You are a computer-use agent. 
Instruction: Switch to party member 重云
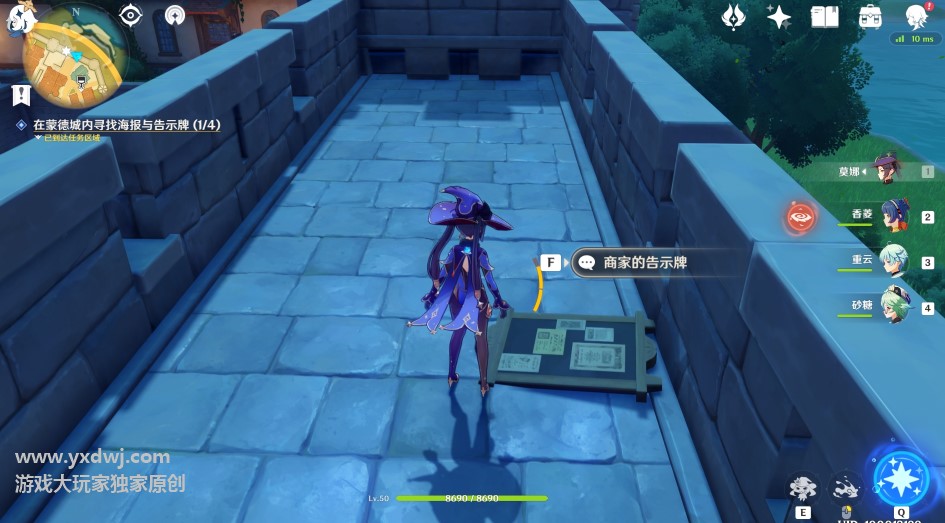[894, 260]
